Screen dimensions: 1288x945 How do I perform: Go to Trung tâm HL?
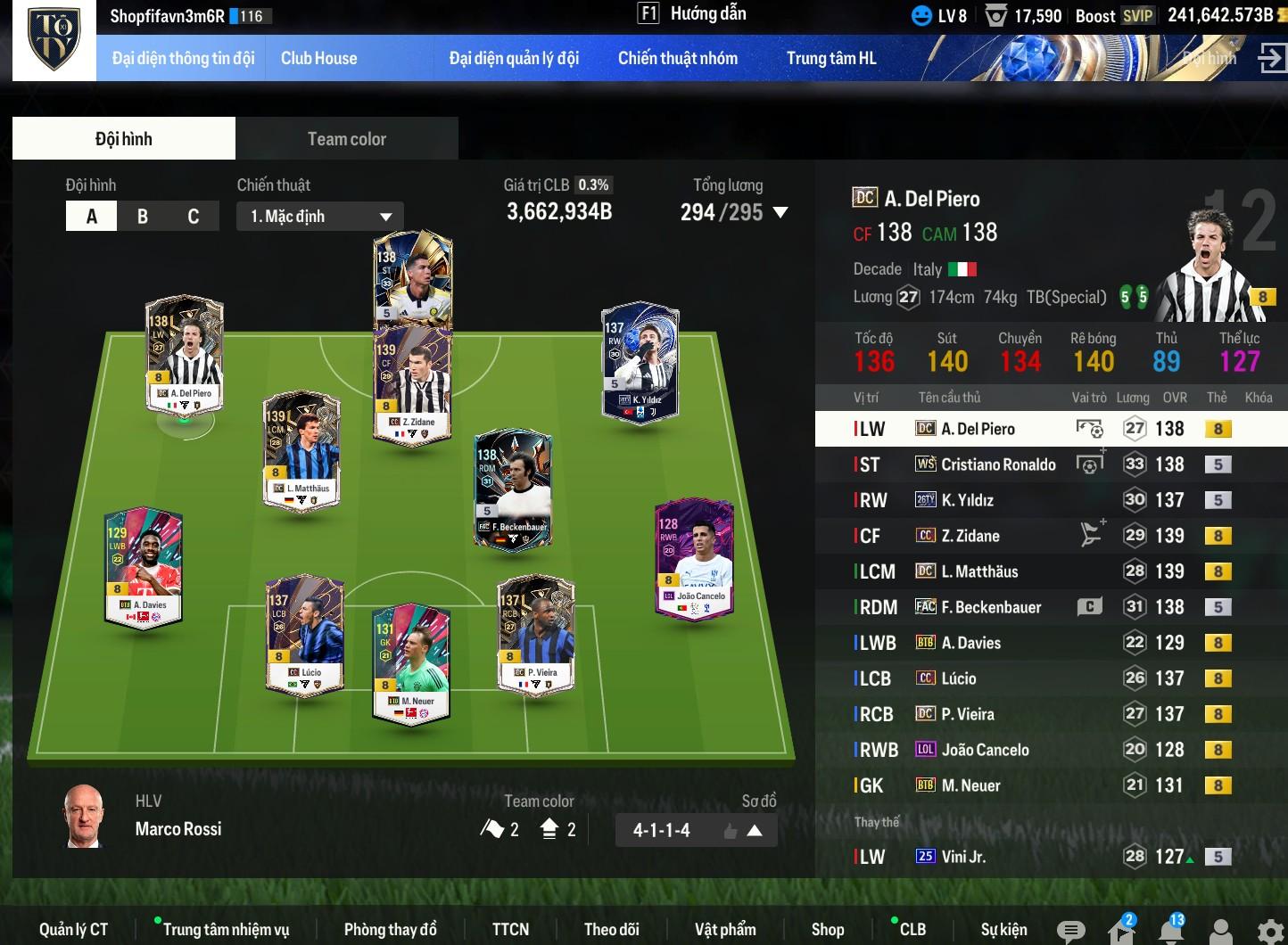pyautogui.click(x=830, y=59)
